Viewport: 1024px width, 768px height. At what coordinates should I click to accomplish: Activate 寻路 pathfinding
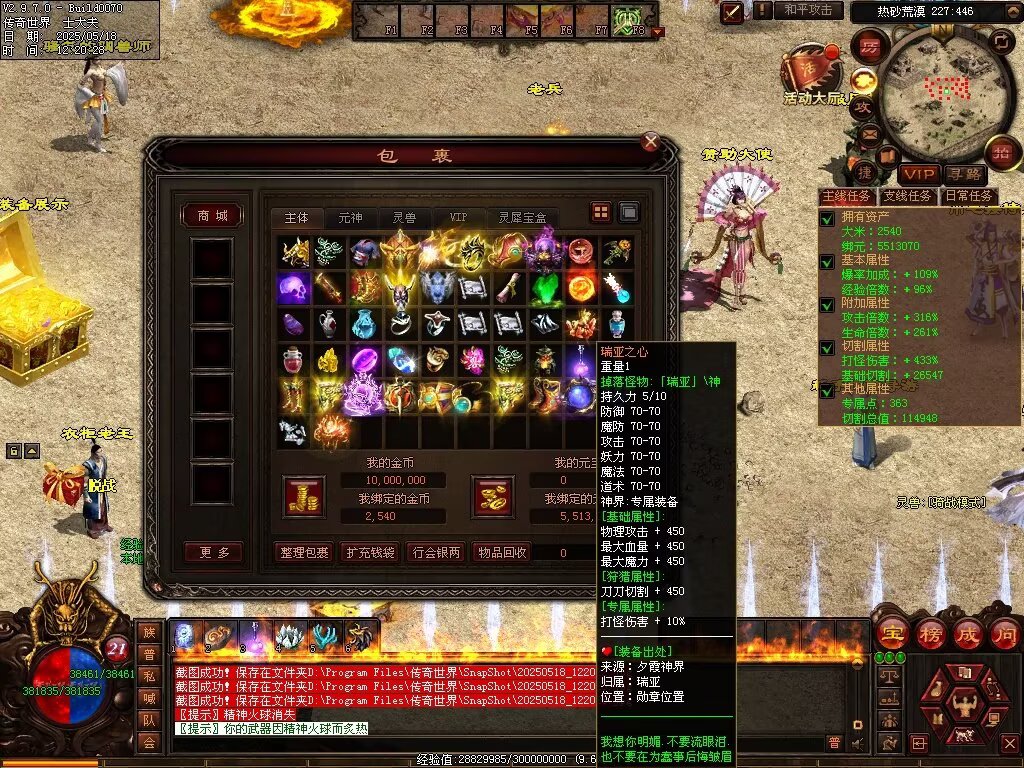click(x=964, y=175)
